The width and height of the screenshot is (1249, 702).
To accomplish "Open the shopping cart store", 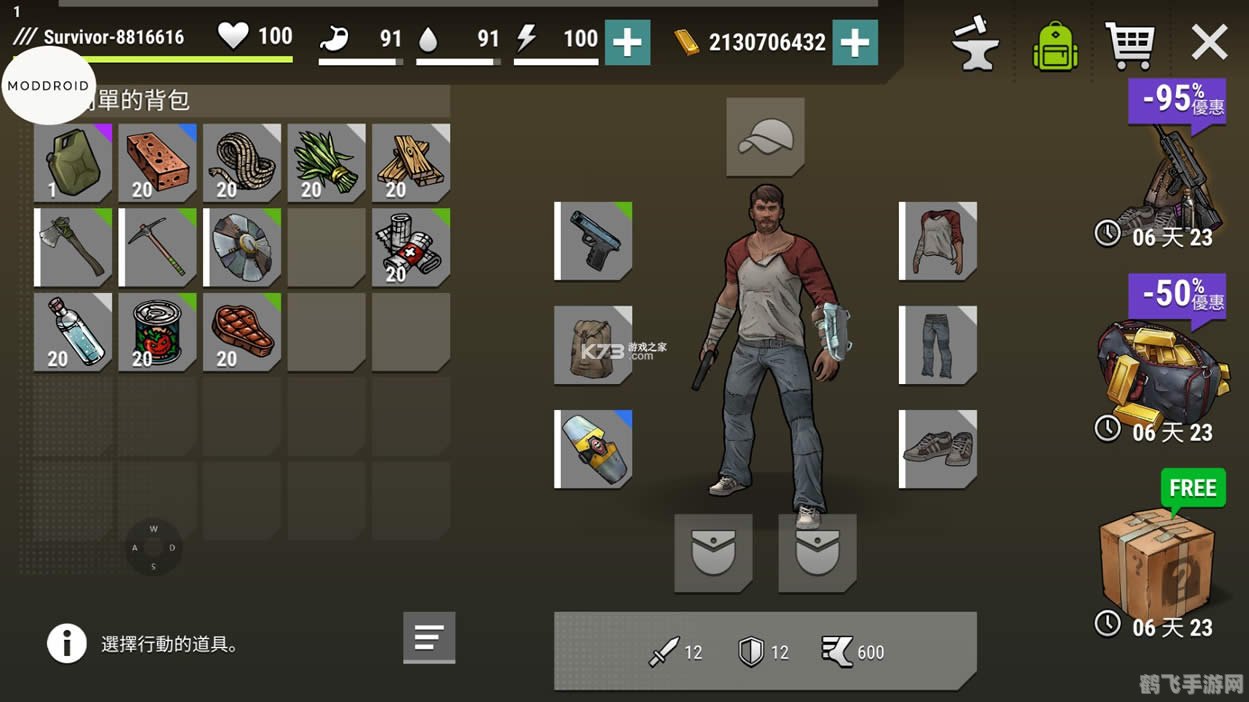I will pyautogui.click(x=1130, y=44).
